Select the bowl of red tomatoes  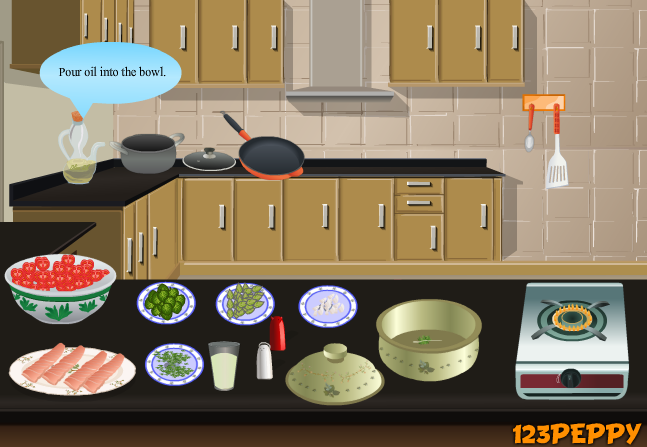(60, 286)
